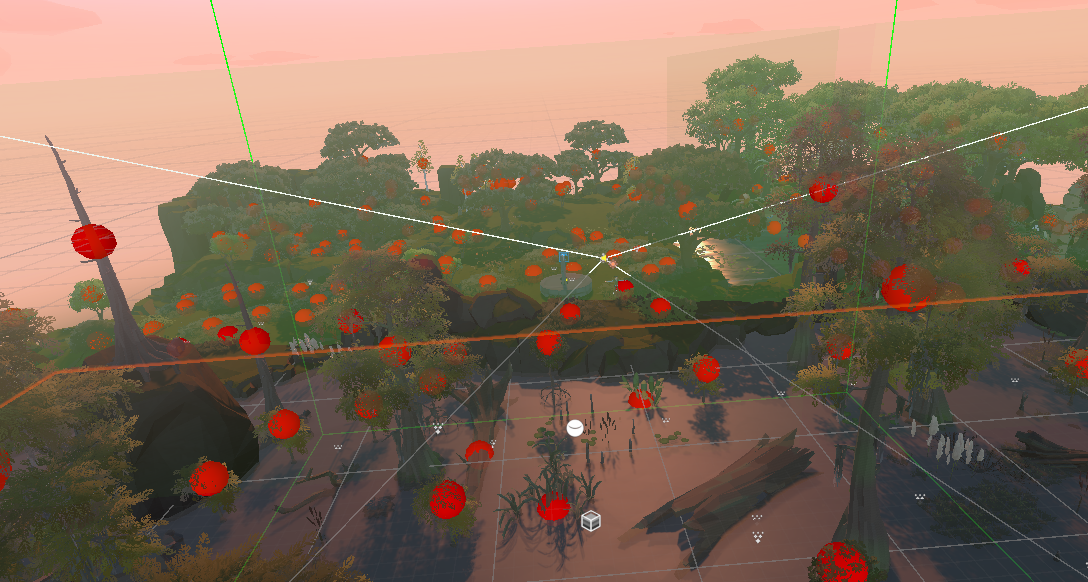The image size is (1088, 582).
Task: Select the white cube gizmo icon
Action: coord(591,521)
